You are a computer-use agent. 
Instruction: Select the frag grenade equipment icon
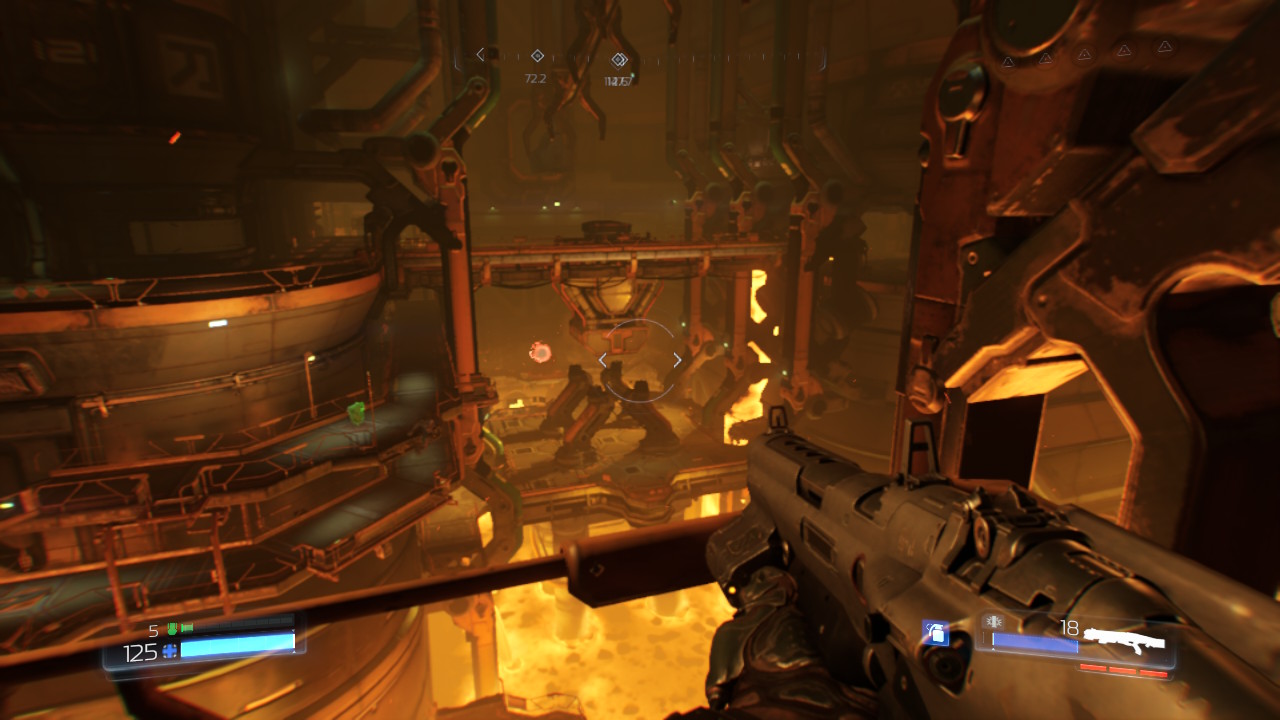(935, 632)
